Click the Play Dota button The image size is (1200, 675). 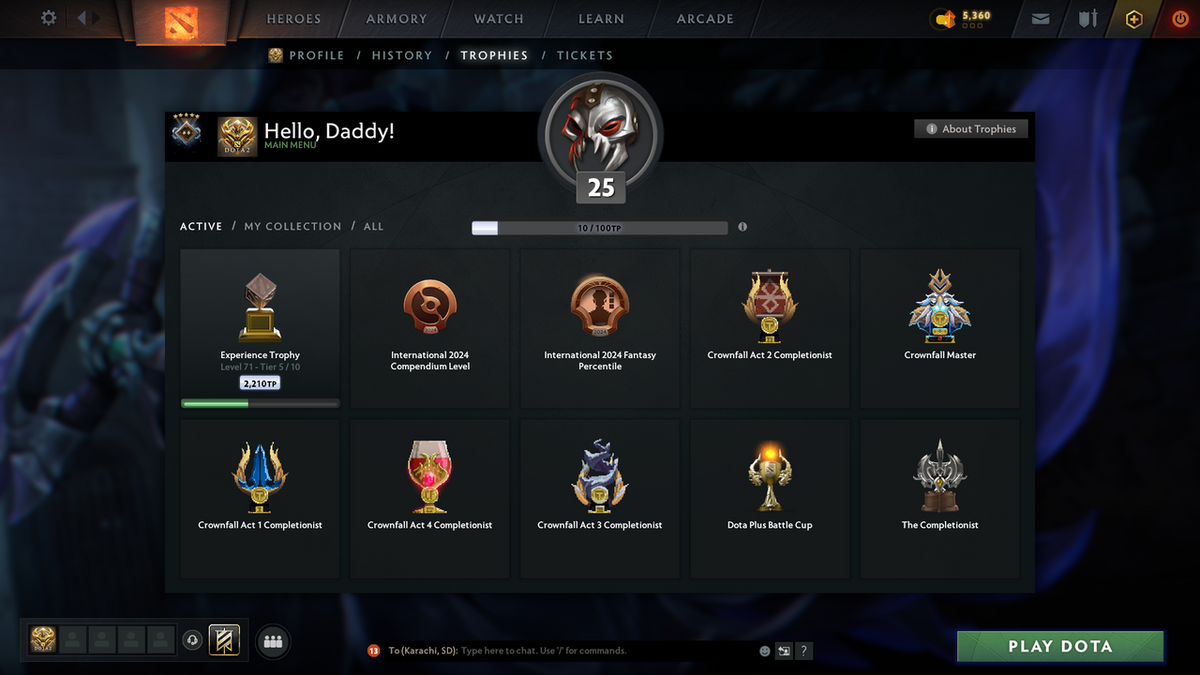tap(1060, 646)
